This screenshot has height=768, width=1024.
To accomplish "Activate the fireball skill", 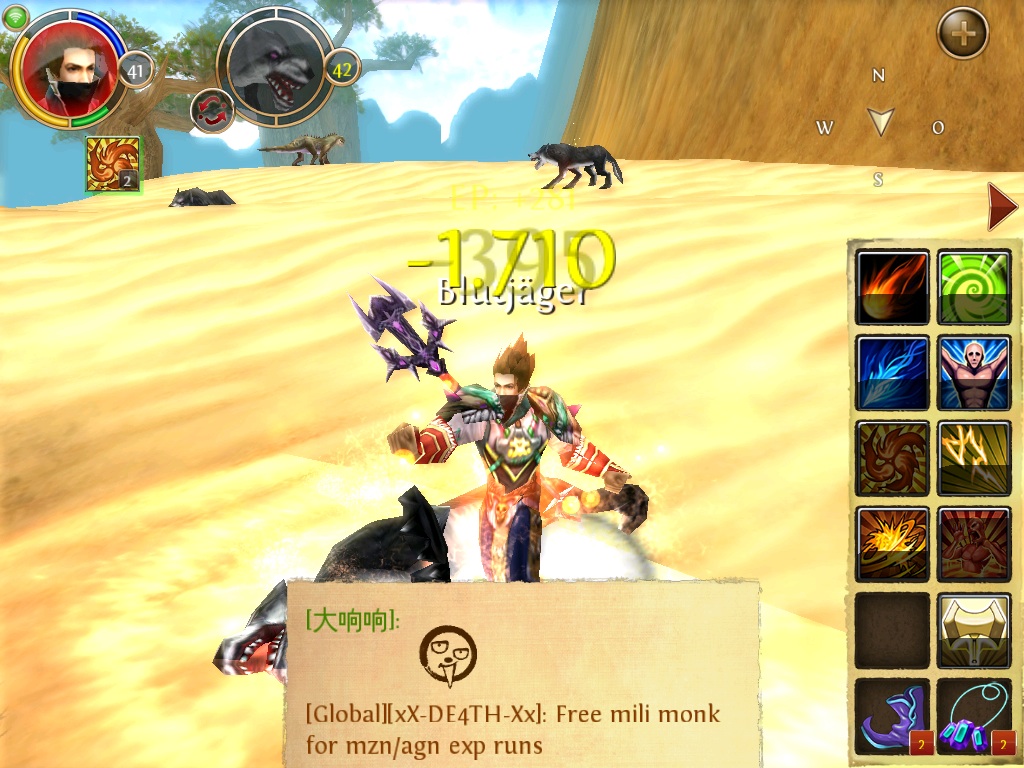I will coord(892,288).
